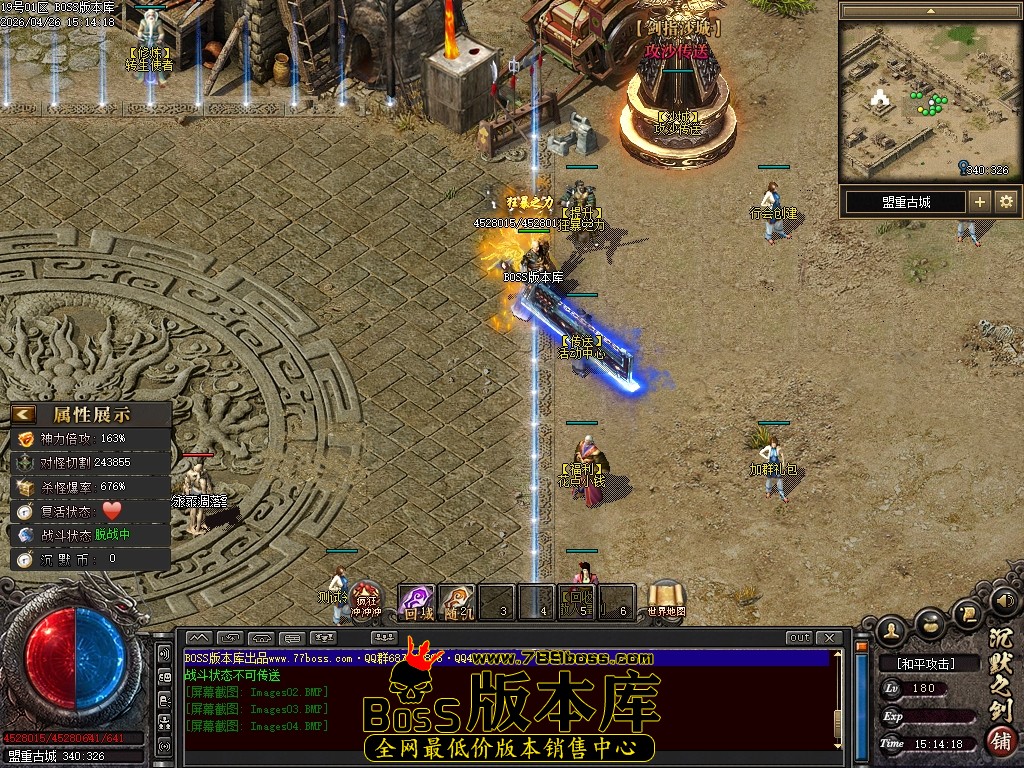The image size is (1024, 768).
Task: Close the chat window with X
Action: [828, 638]
